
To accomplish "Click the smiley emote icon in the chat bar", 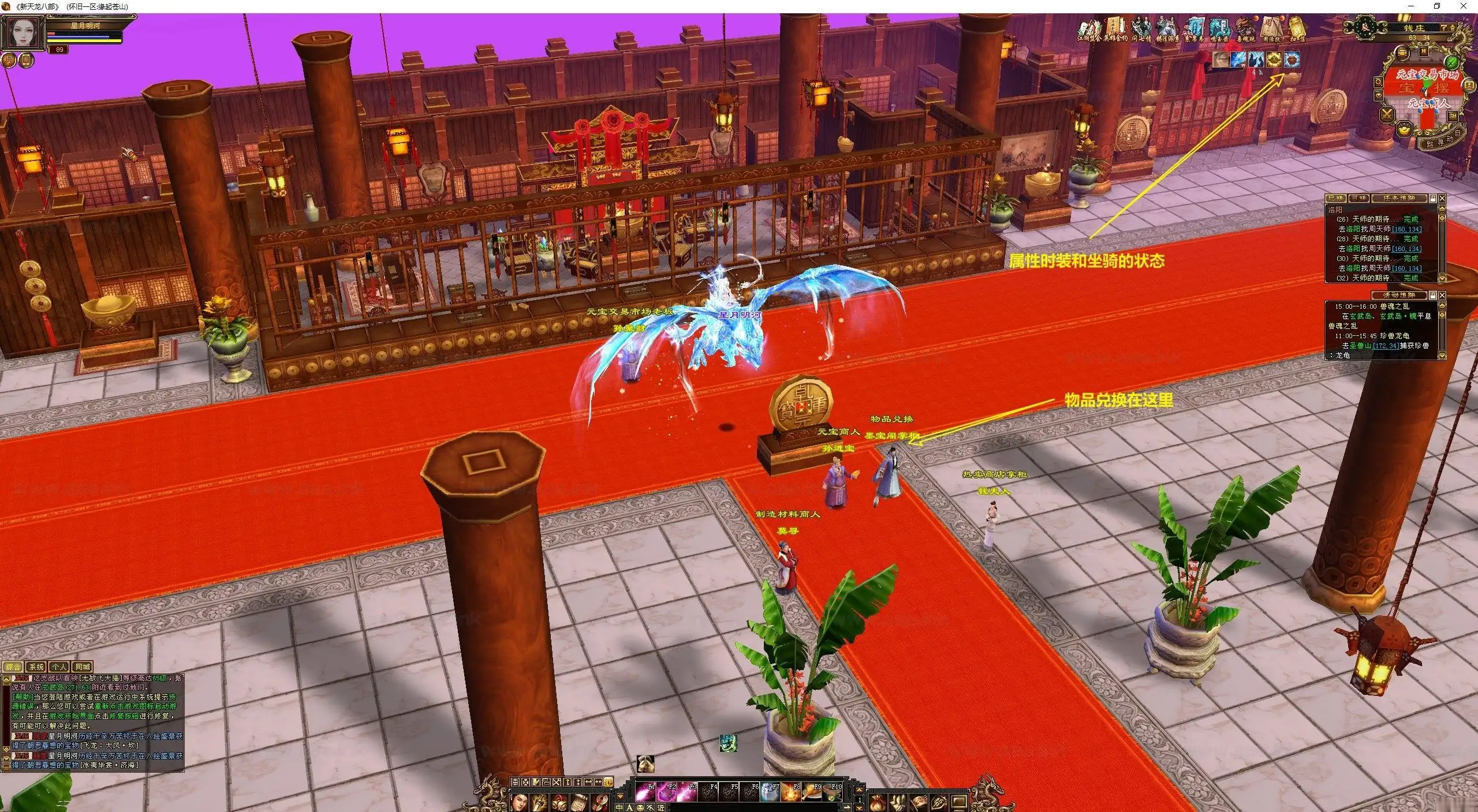I will (x=640, y=808).
